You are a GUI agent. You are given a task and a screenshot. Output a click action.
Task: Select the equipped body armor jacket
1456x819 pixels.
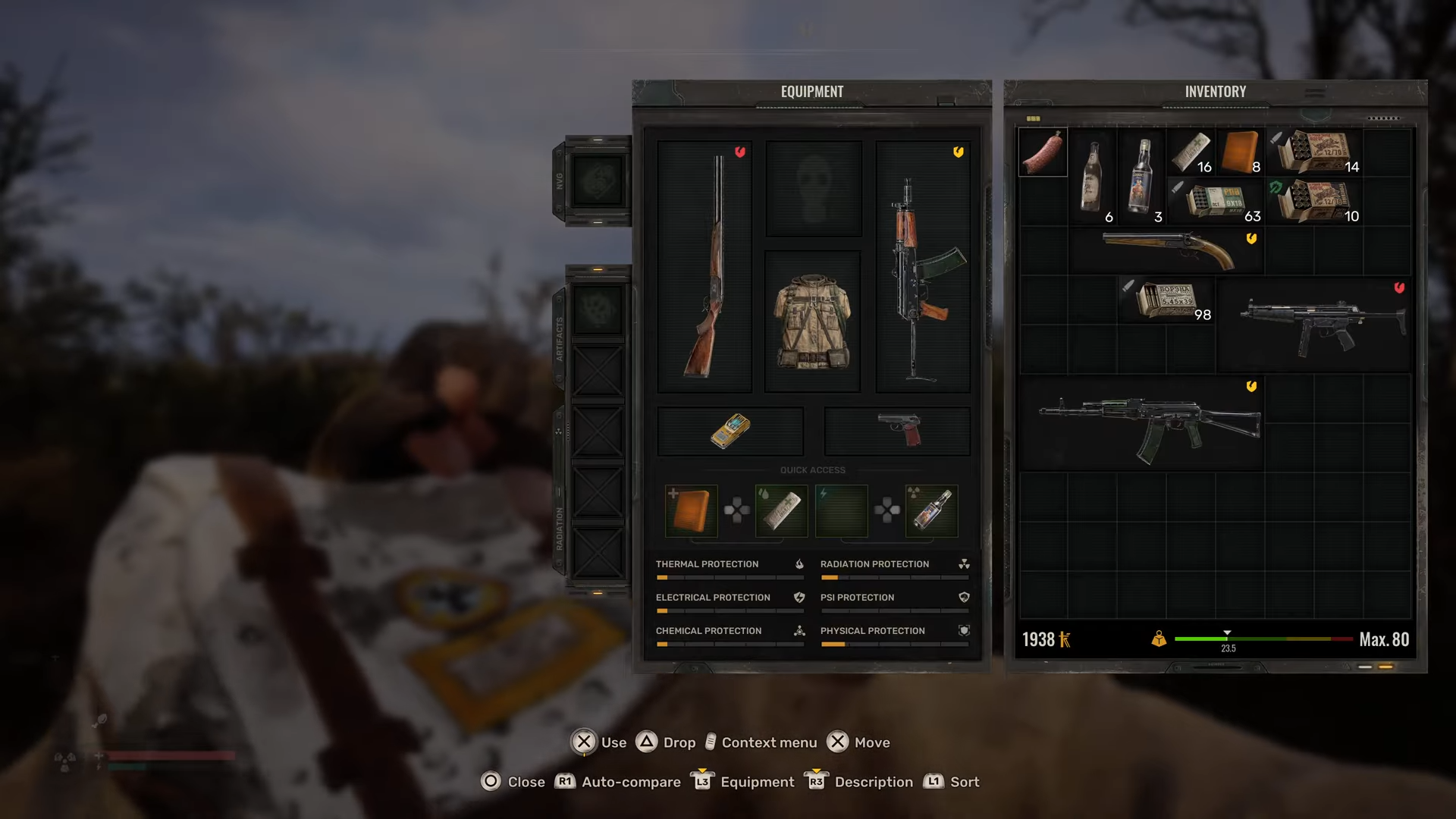click(812, 322)
